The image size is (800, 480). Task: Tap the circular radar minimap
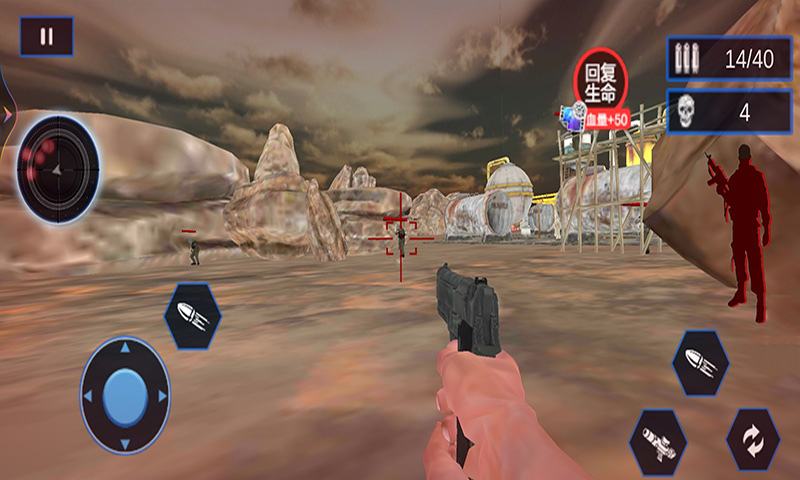coord(57,169)
